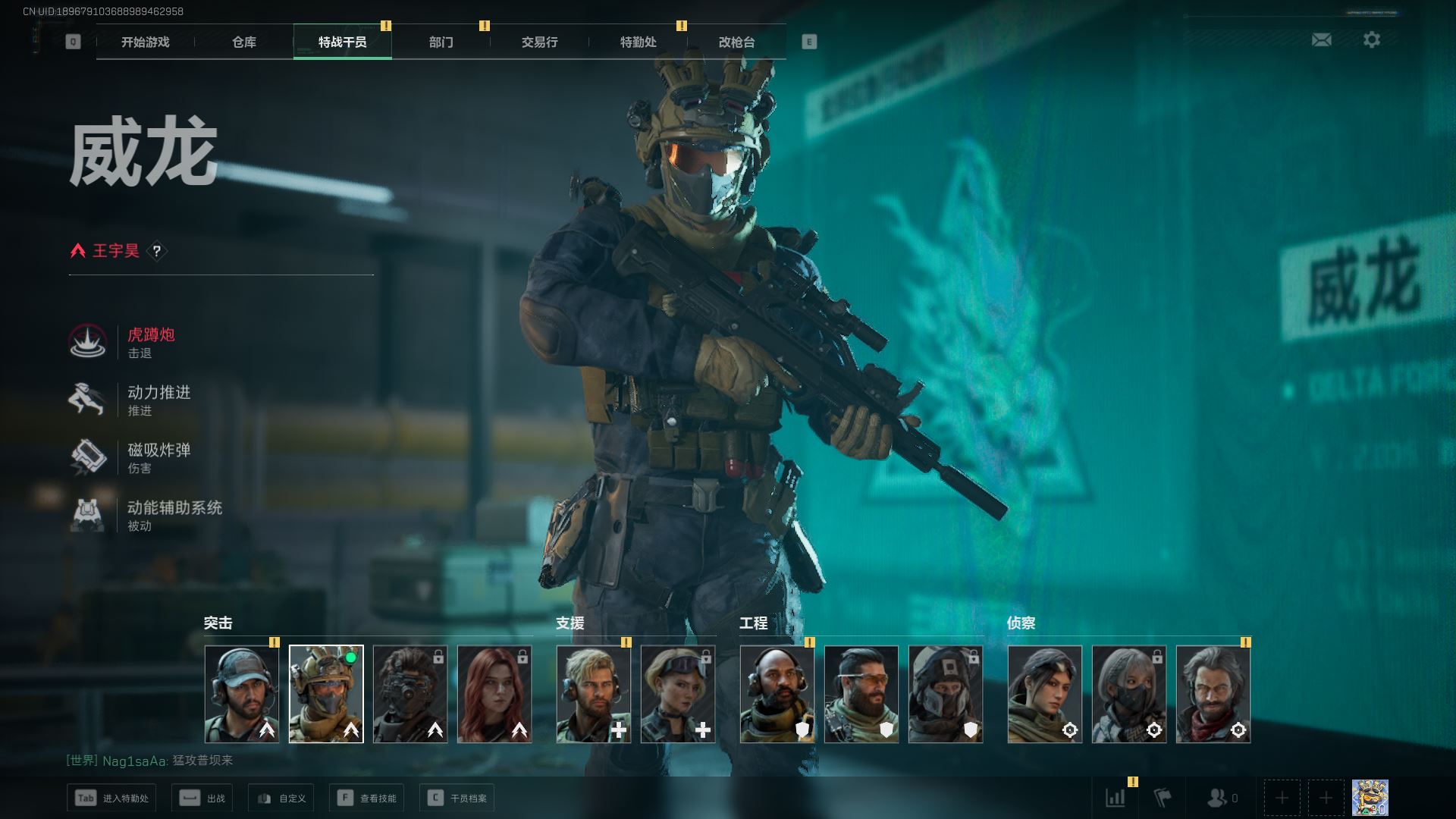Open the 交易行 tab

coord(539,42)
